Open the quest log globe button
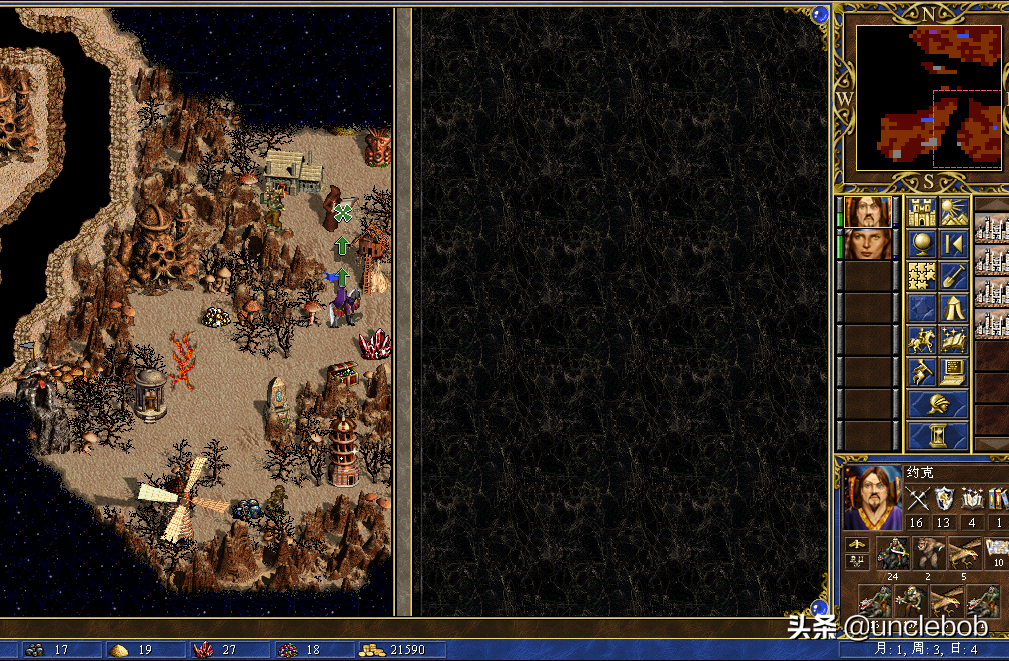 point(921,244)
